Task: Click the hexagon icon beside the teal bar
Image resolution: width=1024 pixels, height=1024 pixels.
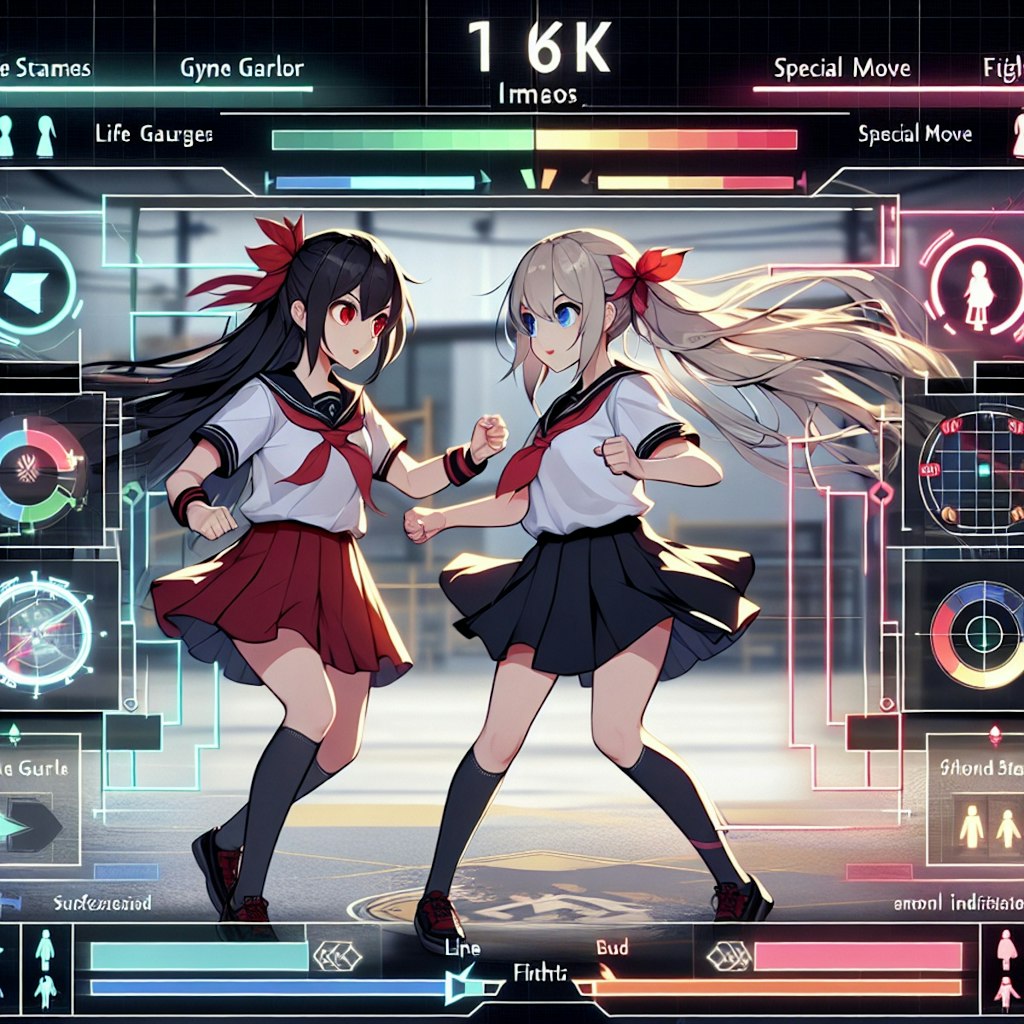Action: [x=337, y=956]
